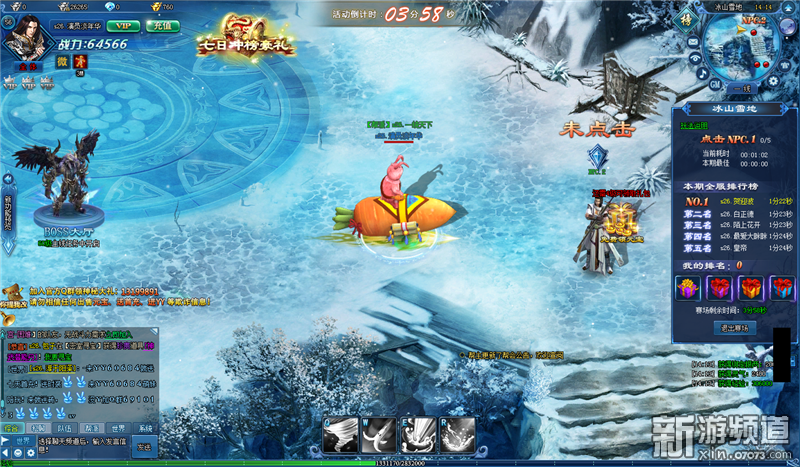Switch to the 综合 chat tab
The height and width of the screenshot is (467, 800).
pos(11,428)
